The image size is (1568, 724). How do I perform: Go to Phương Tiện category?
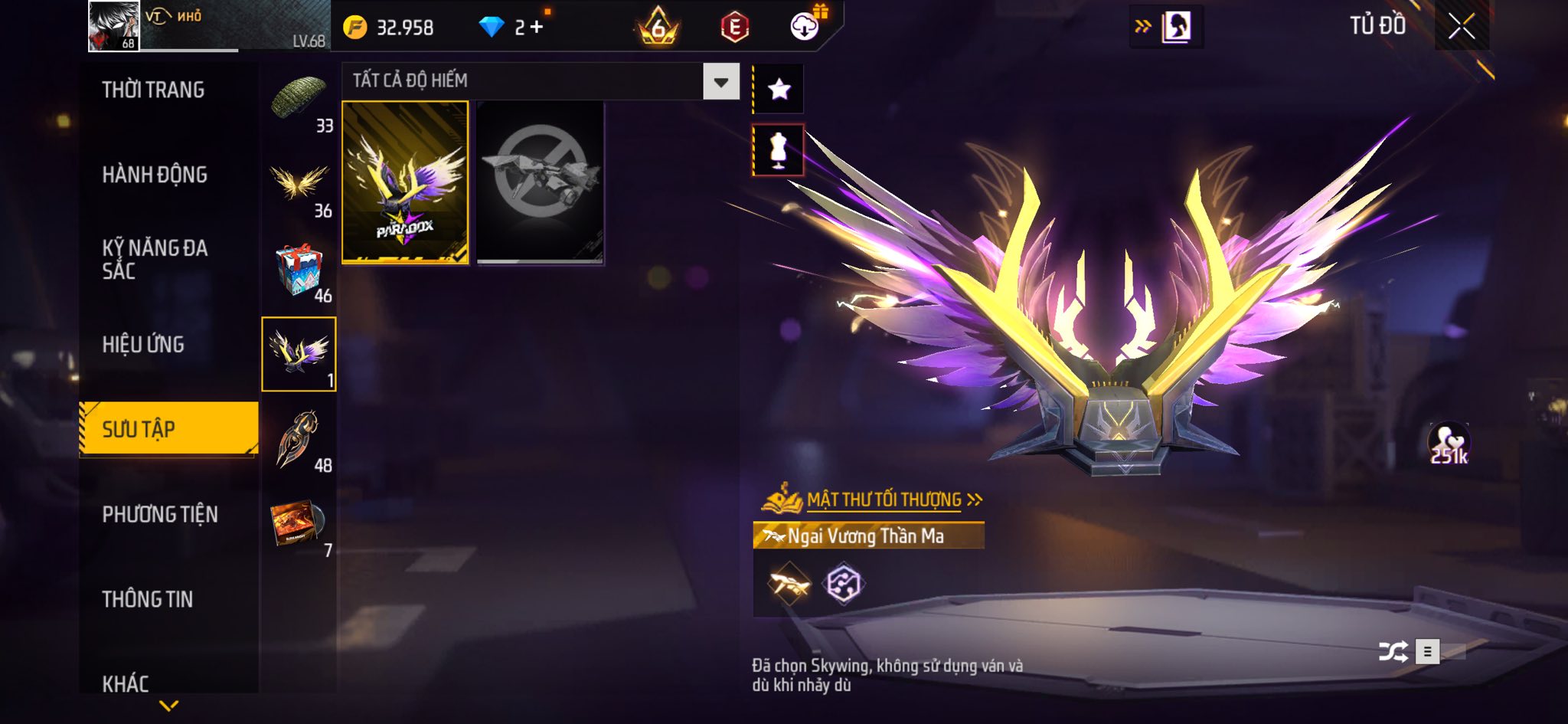(160, 515)
